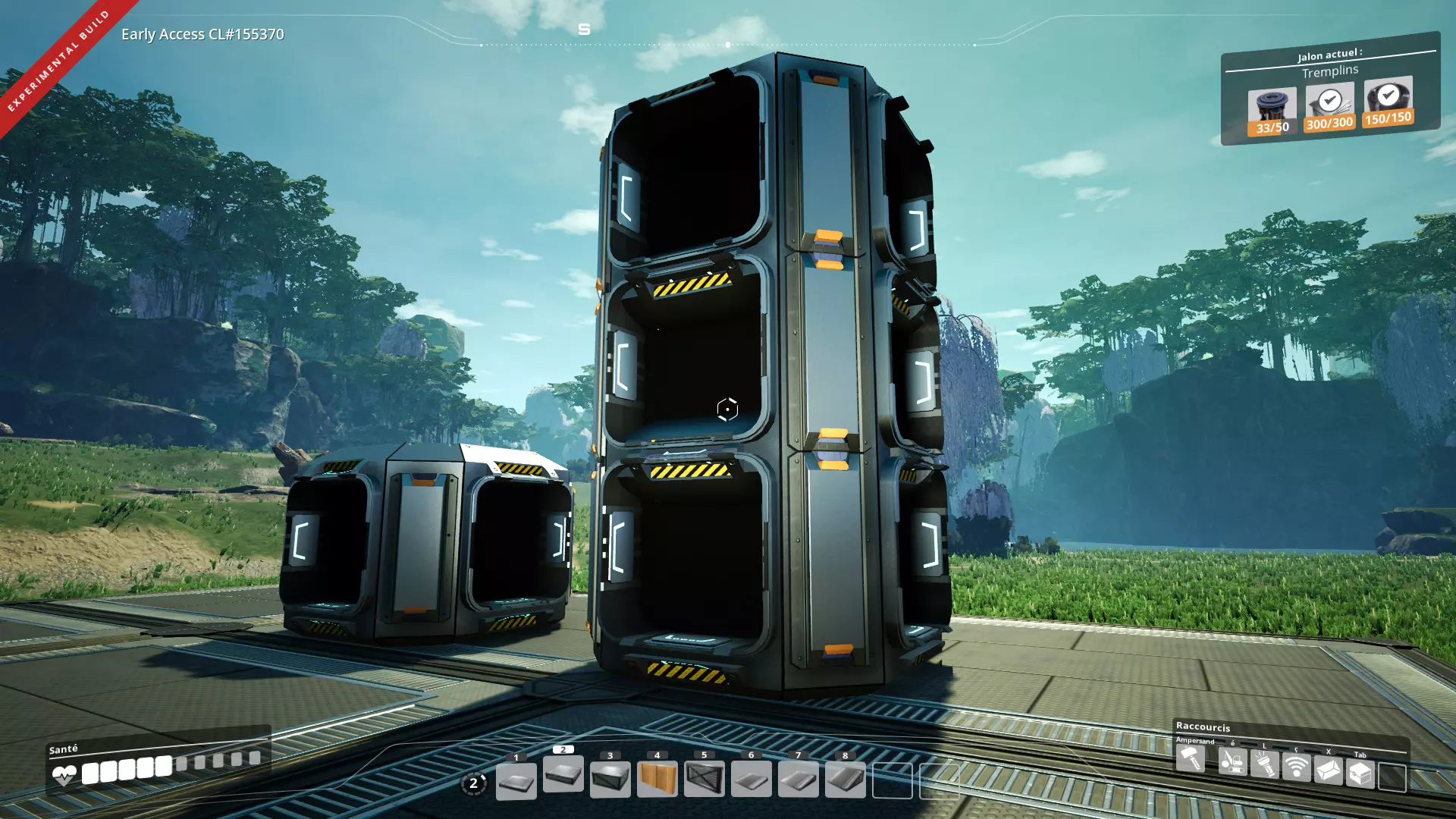Click the 150/150 completed requirement icon
The image size is (1456, 819).
click(x=1388, y=102)
